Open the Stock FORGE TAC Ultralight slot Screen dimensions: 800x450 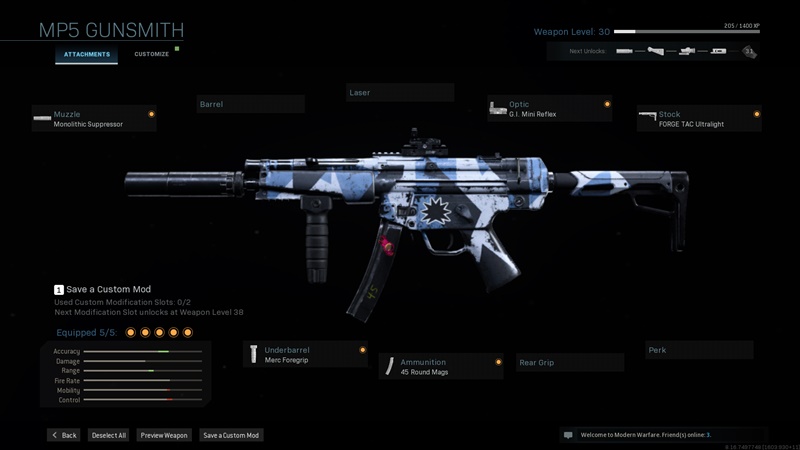click(698, 119)
